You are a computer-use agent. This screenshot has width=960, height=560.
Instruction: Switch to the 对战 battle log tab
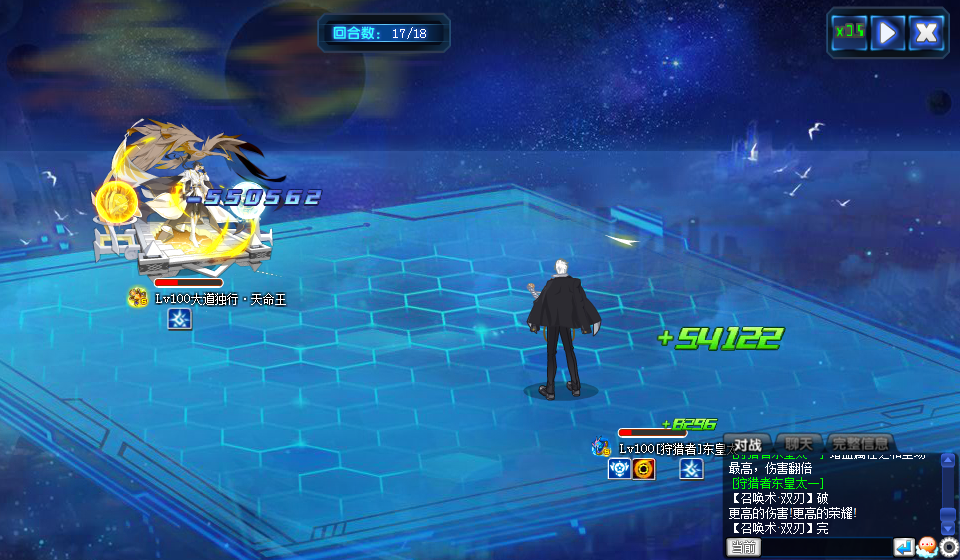748,444
